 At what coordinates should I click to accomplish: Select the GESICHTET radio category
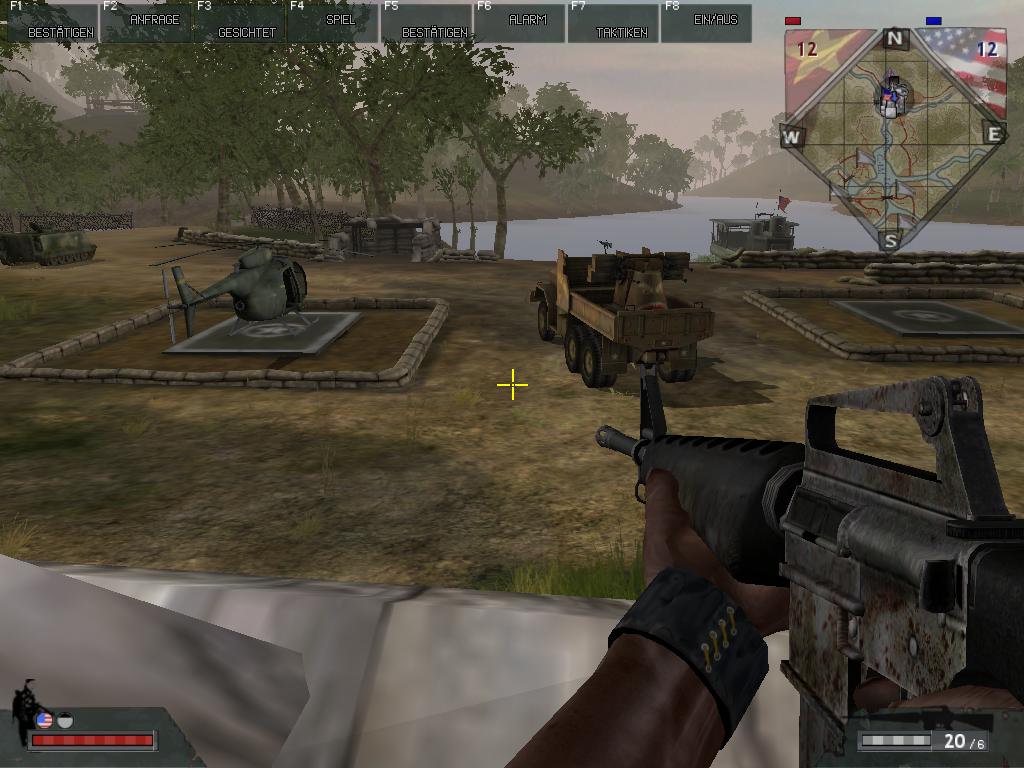(240, 22)
